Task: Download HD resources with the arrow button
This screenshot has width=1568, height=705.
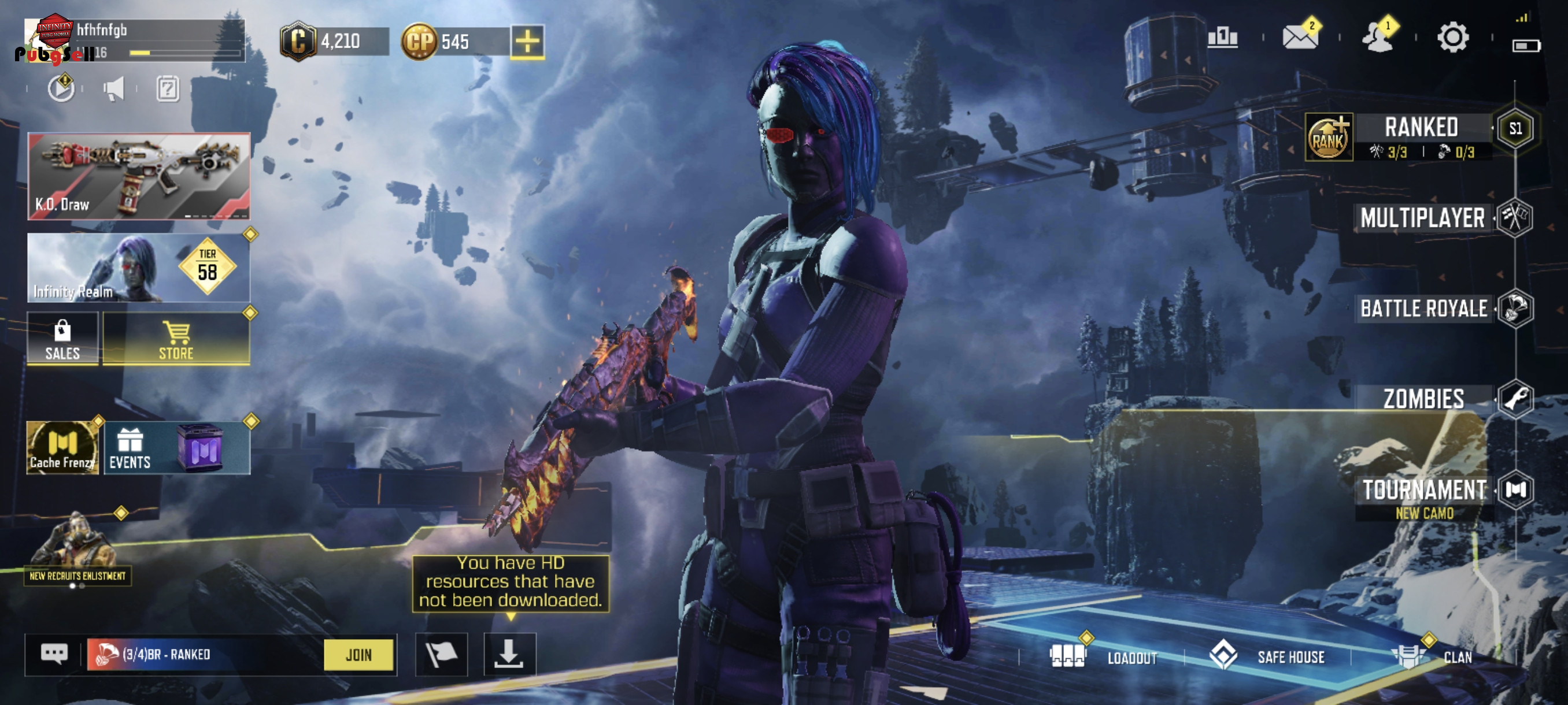Action: (509, 655)
